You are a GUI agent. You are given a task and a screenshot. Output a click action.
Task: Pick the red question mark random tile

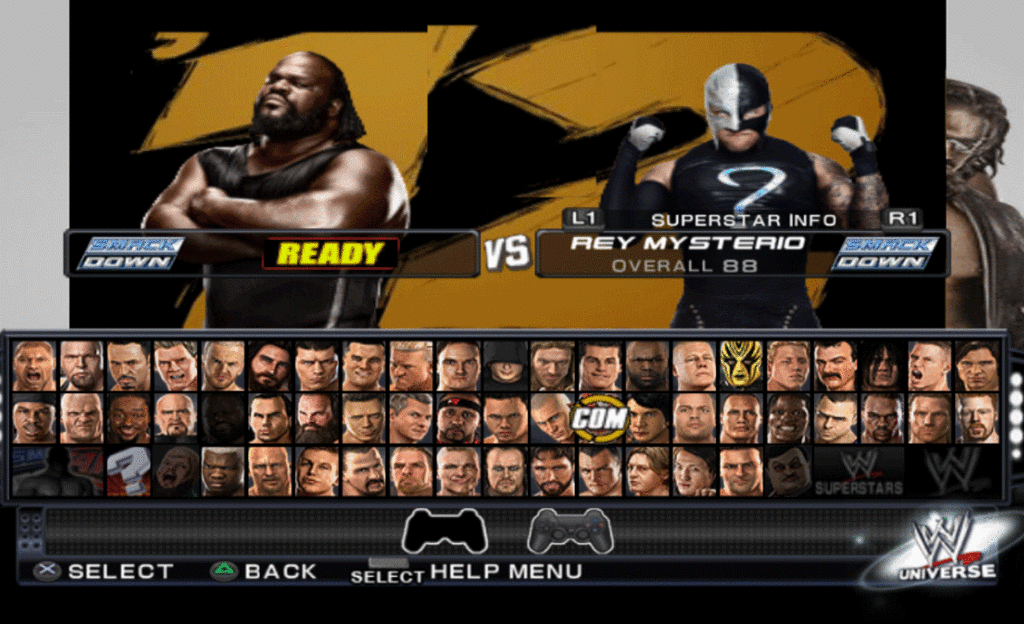pos(128,470)
